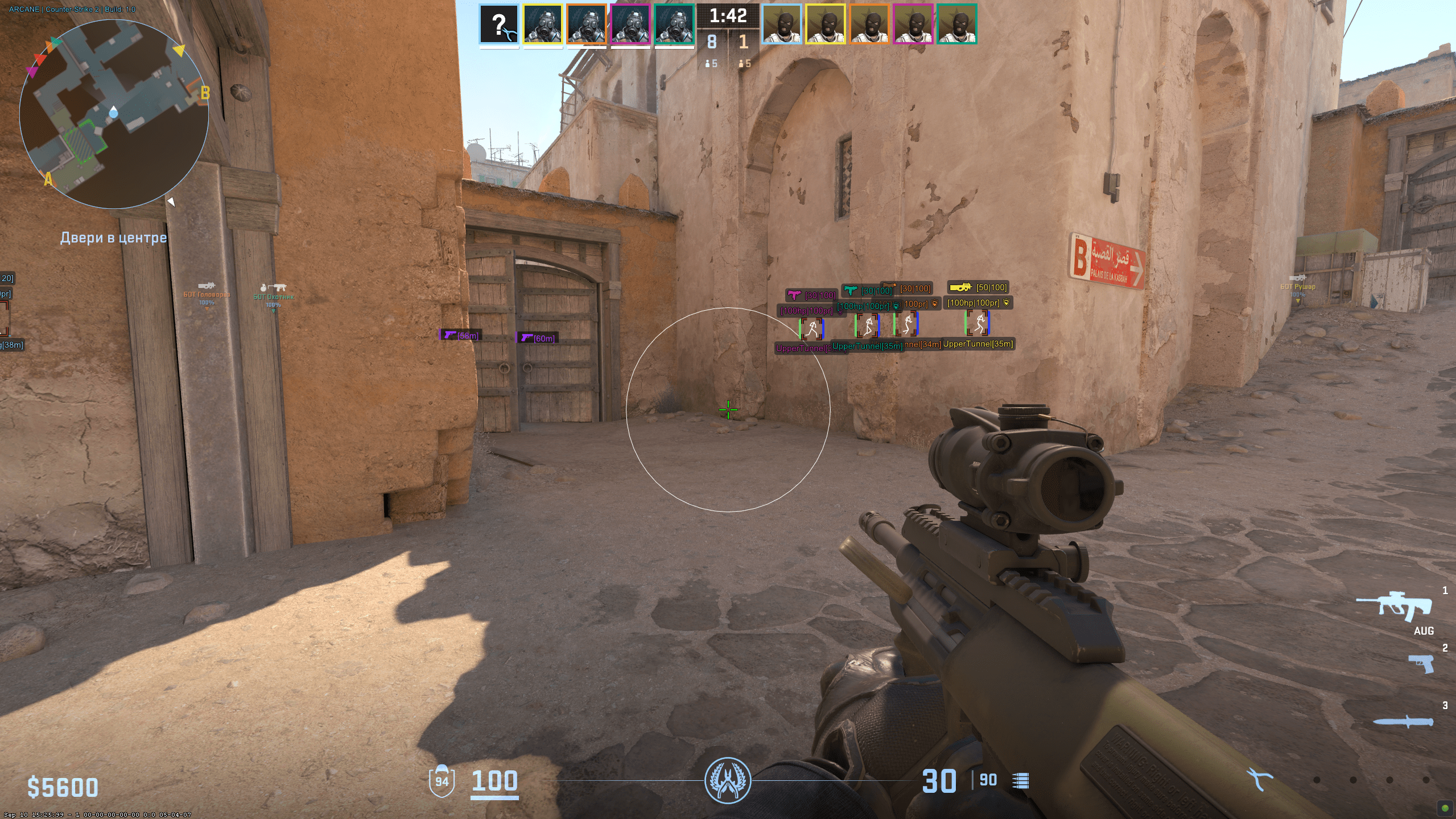Click the defuse kit icon
This screenshot has height=819, width=1456.
(1260, 779)
